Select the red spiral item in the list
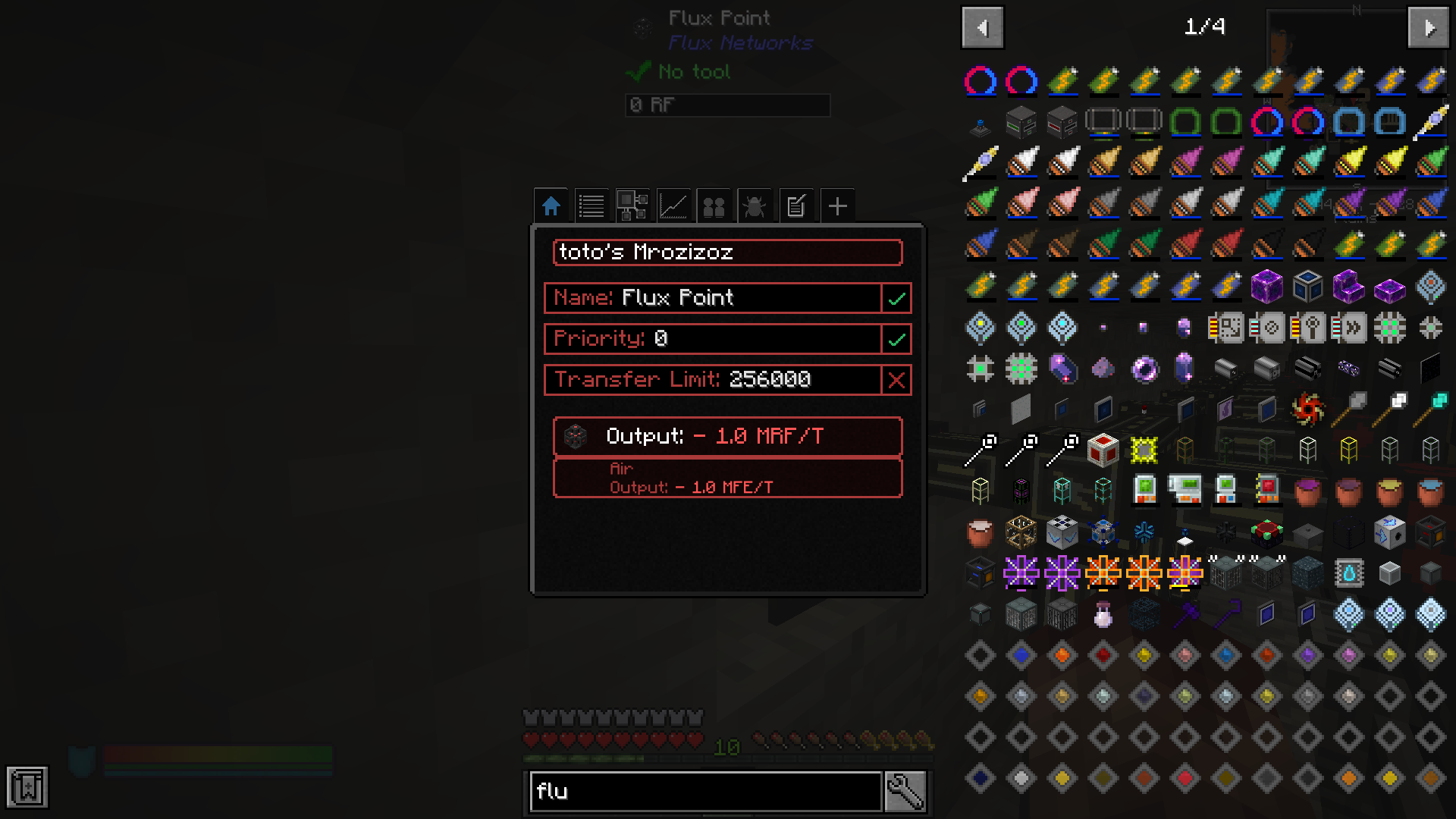The height and width of the screenshot is (819, 1456). 1308,410
